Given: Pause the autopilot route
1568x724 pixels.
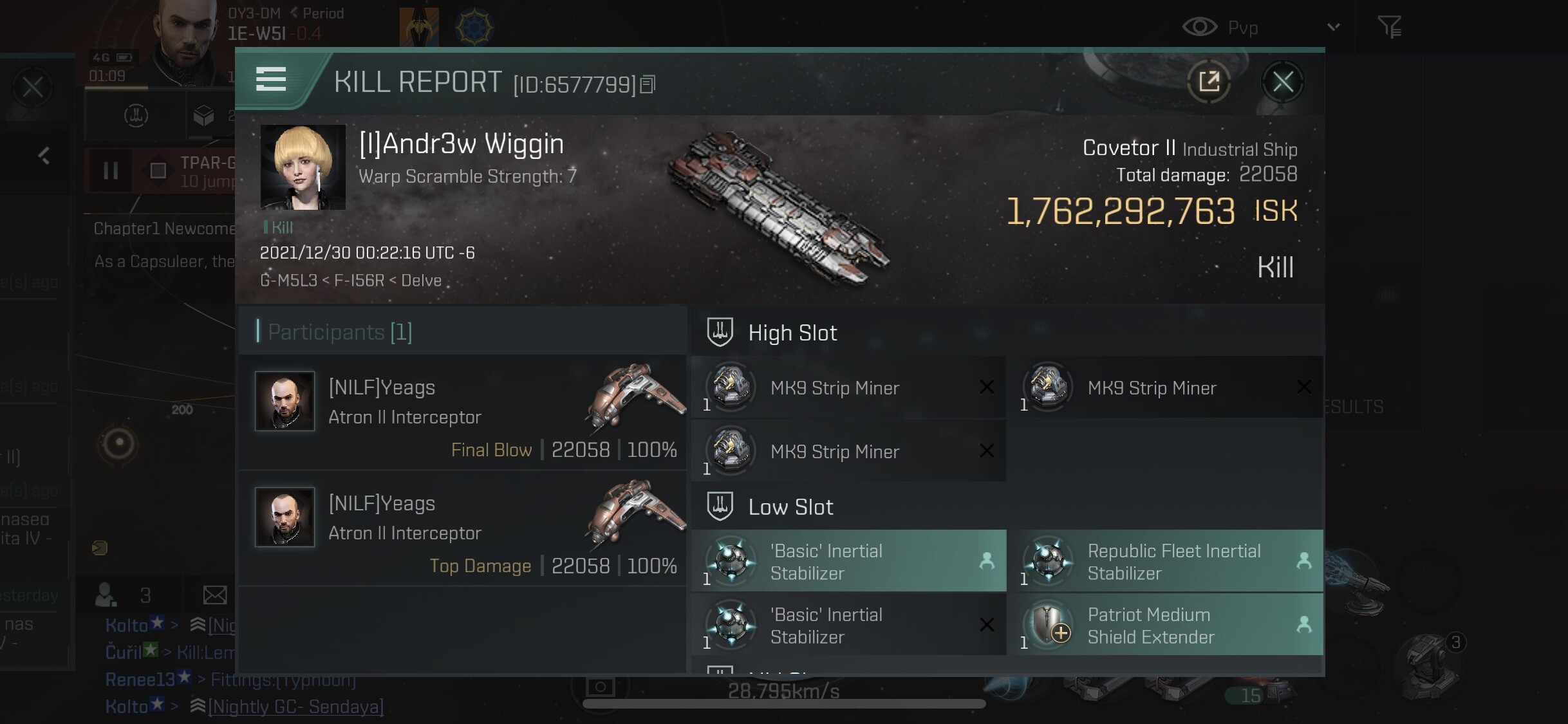Looking at the screenshot, I should 111,171.
